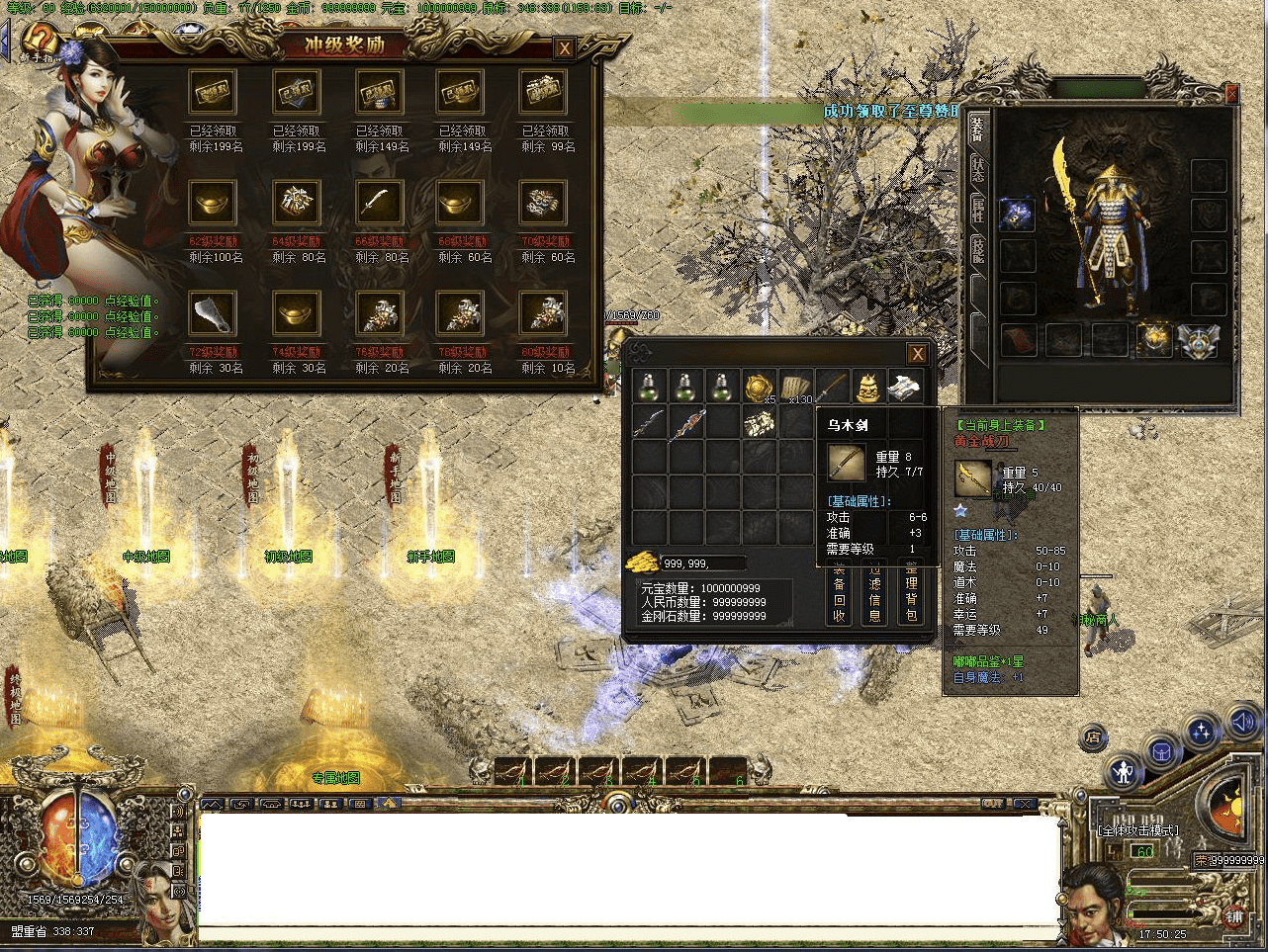Open the 过滤信息 button
This screenshot has width=1268, height=952.
coord(874,592)
